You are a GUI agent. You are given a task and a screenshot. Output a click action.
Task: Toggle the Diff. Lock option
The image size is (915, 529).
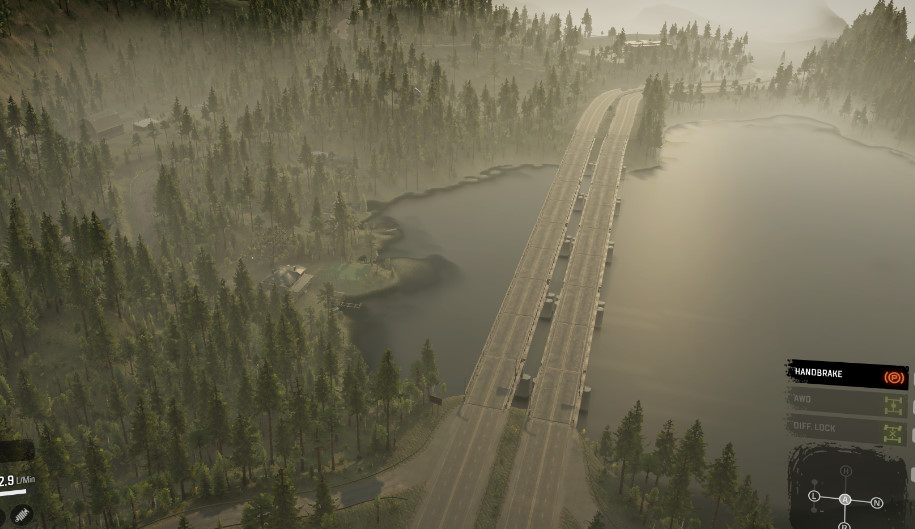(x=846, y=430)
